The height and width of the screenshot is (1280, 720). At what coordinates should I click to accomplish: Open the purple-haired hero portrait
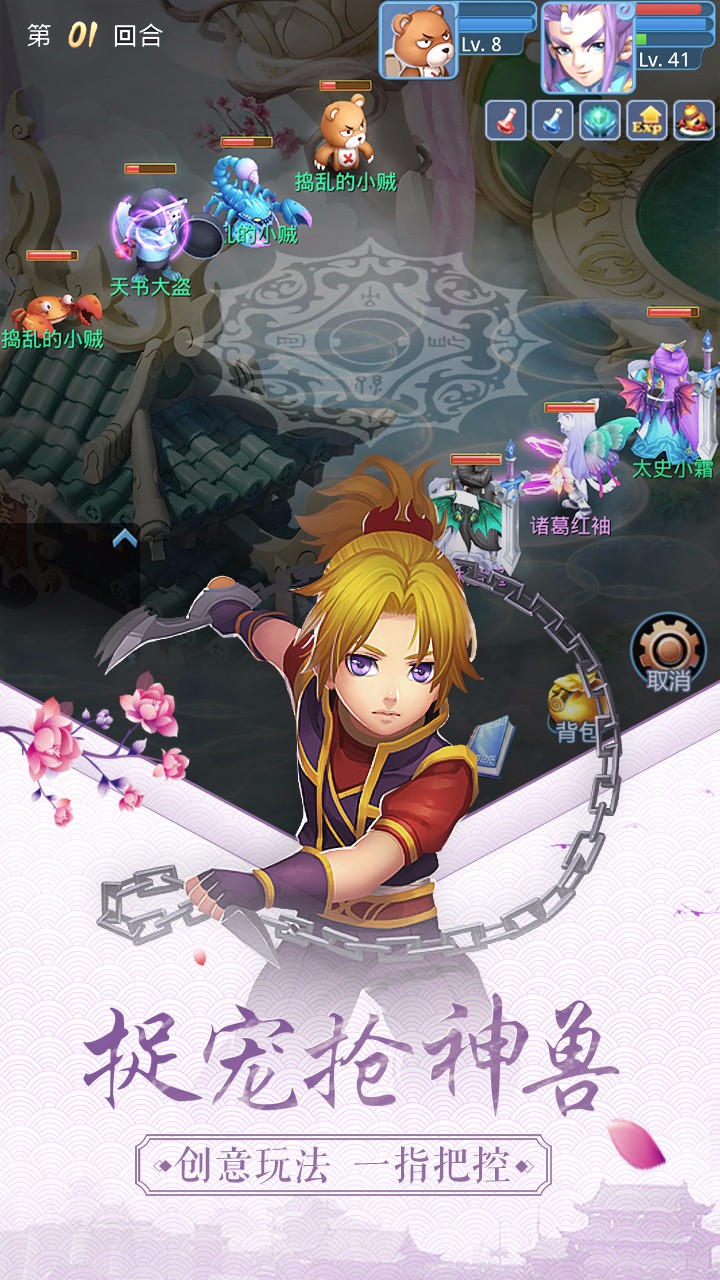pos(580,46)
